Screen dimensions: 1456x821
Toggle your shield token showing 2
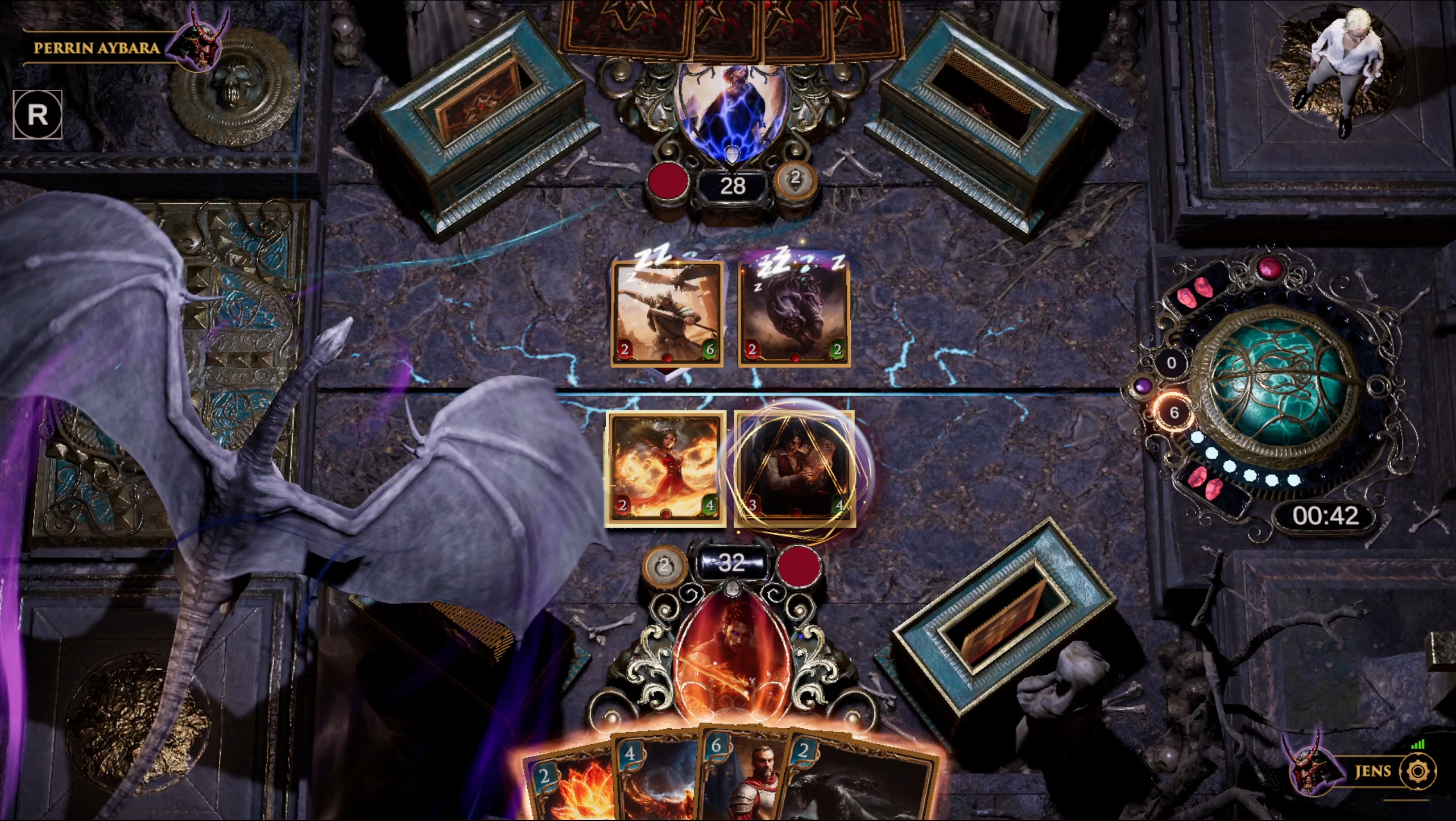point(664,566)
